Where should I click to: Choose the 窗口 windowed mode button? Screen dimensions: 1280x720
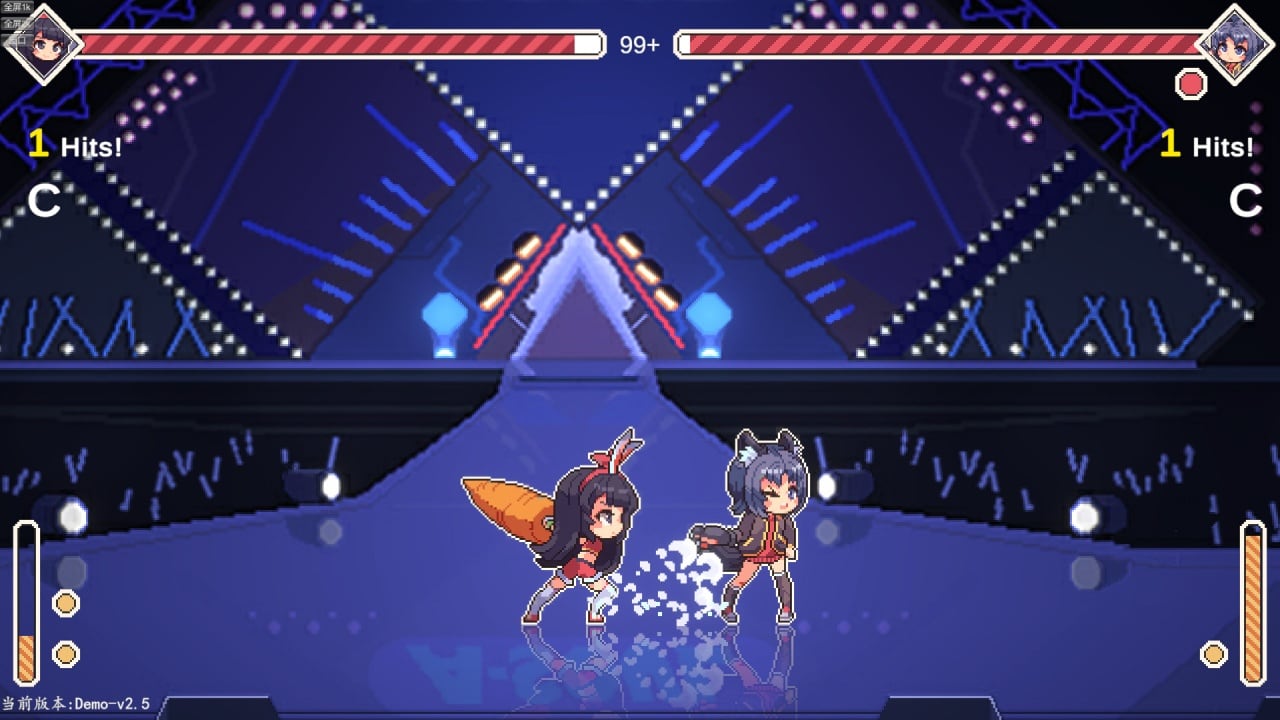pyautogui.click(x=15, y=40)
